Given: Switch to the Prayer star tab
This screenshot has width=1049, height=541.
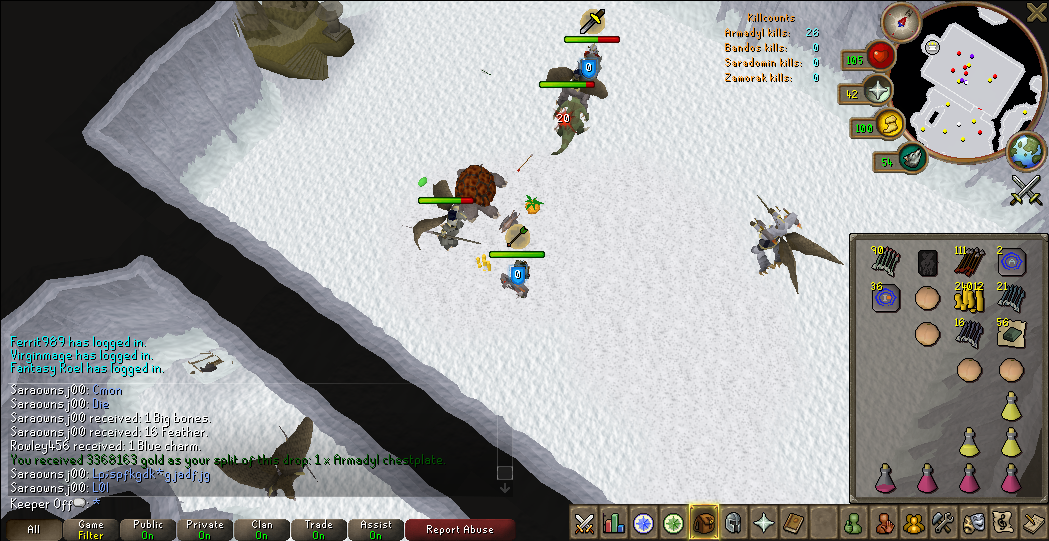Looking at the screenshot, I should 763,522.
